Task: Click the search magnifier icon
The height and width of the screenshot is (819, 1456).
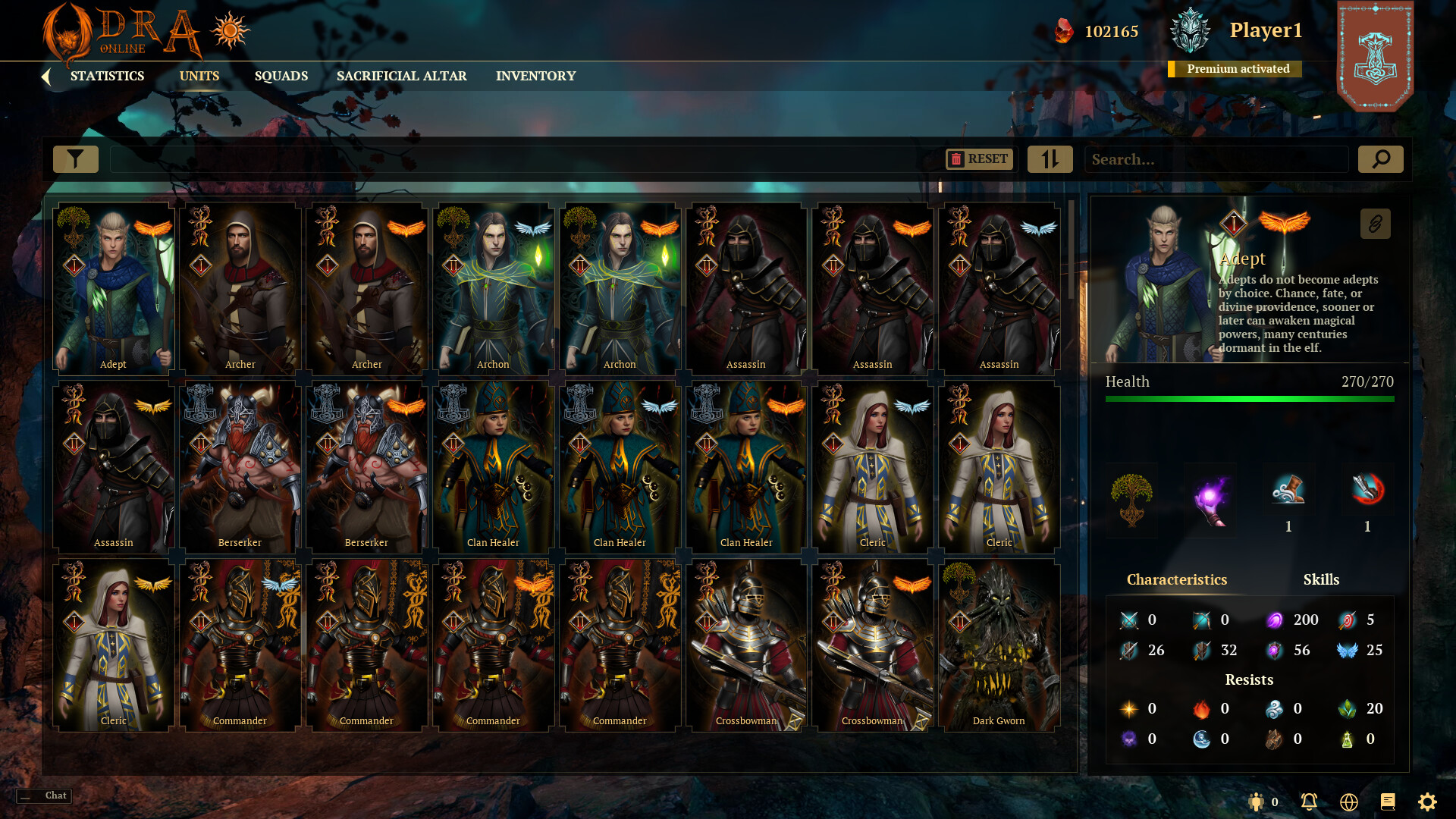Action: click(x=1380, y=159)
